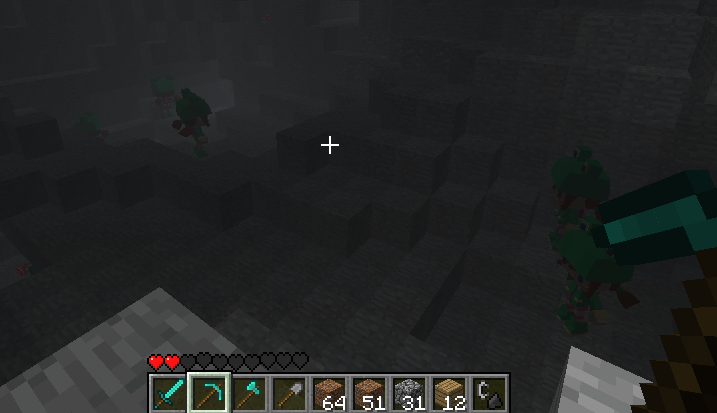717x413 pixels.
Task: Select the dirt stack of 64
Action: (x=329, y=393)
